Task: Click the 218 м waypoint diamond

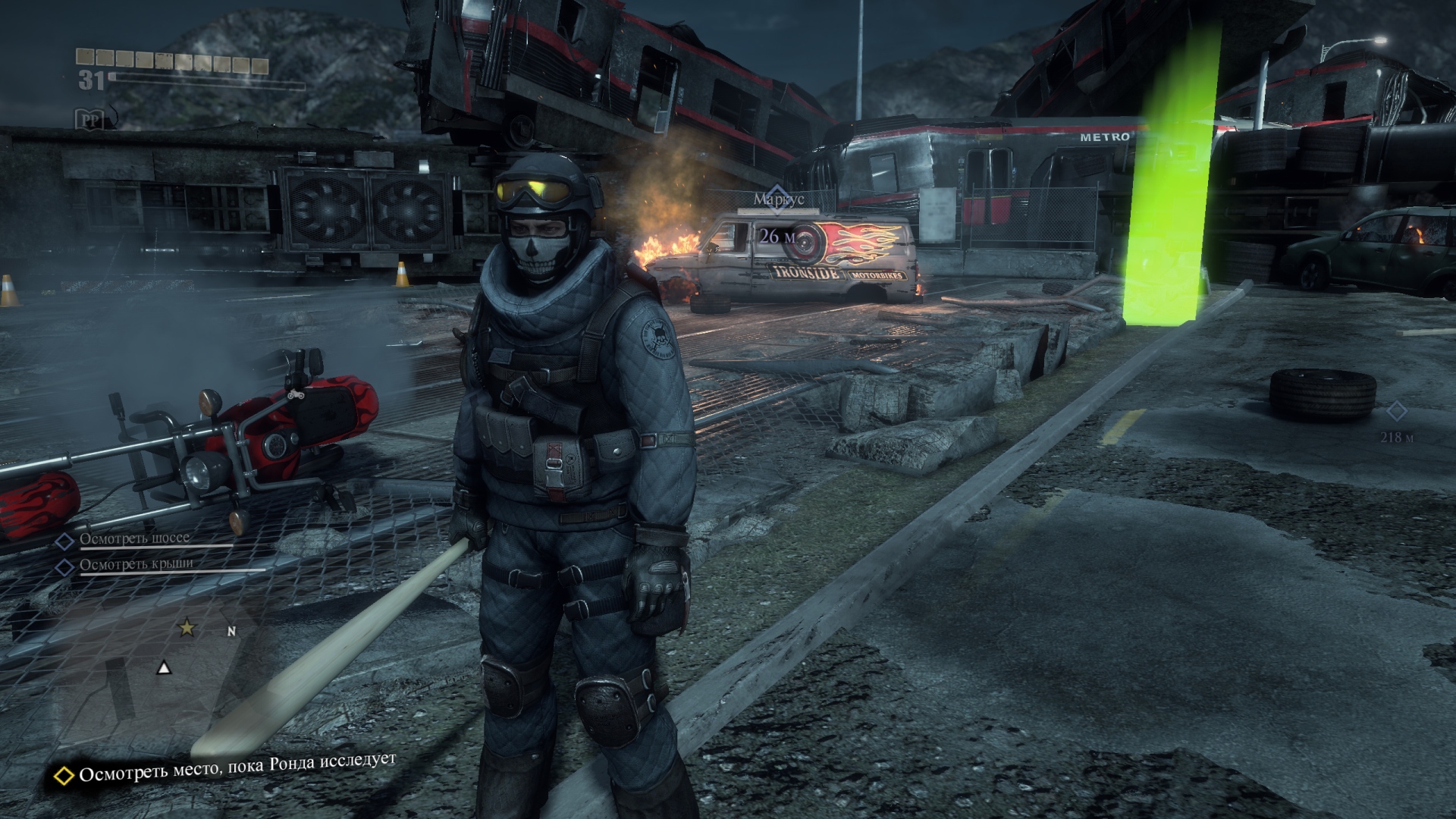Action: coord(1396,412)
